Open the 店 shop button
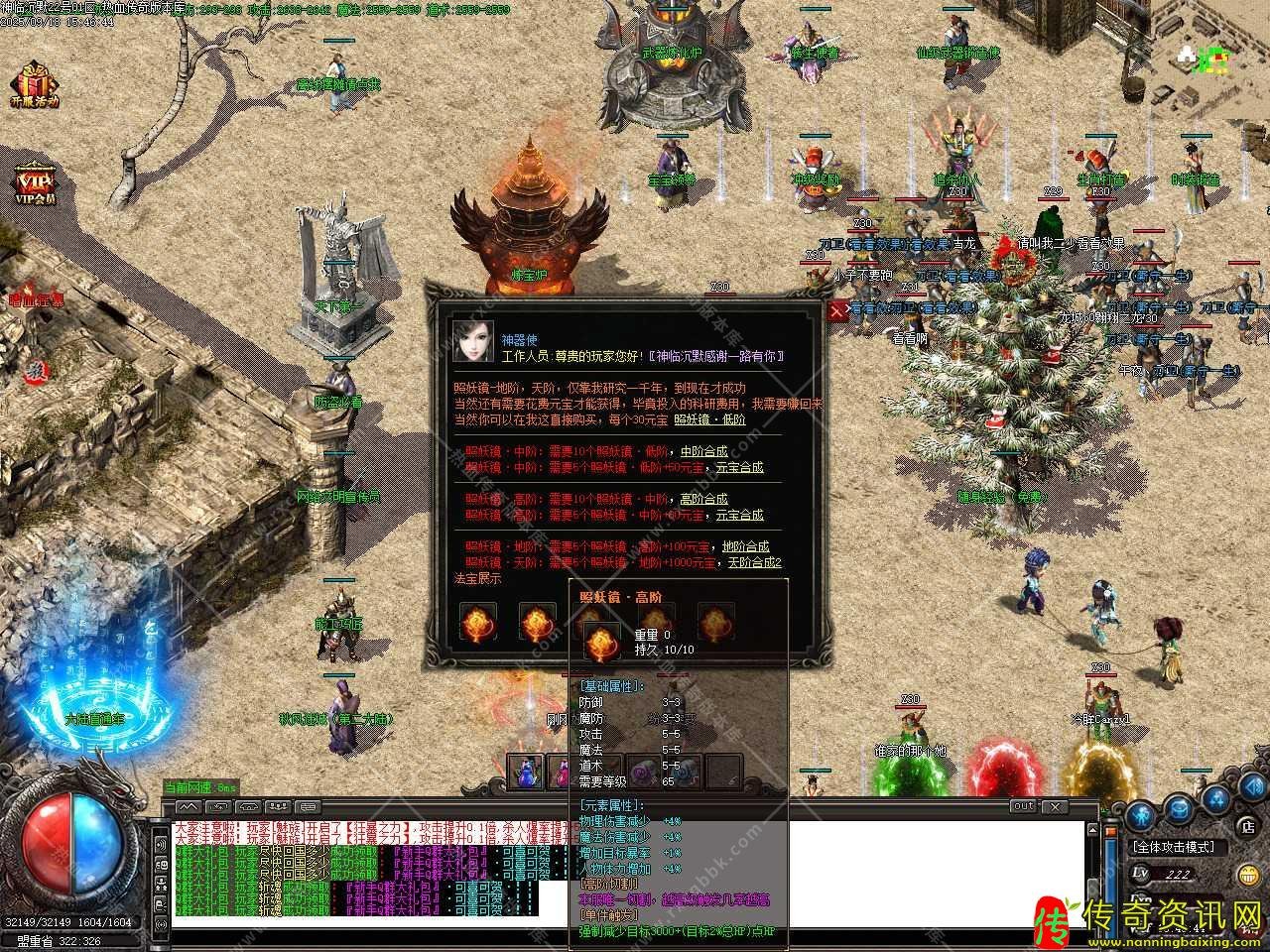This screenshot has width=1270, height=952. click(1247, 825)
